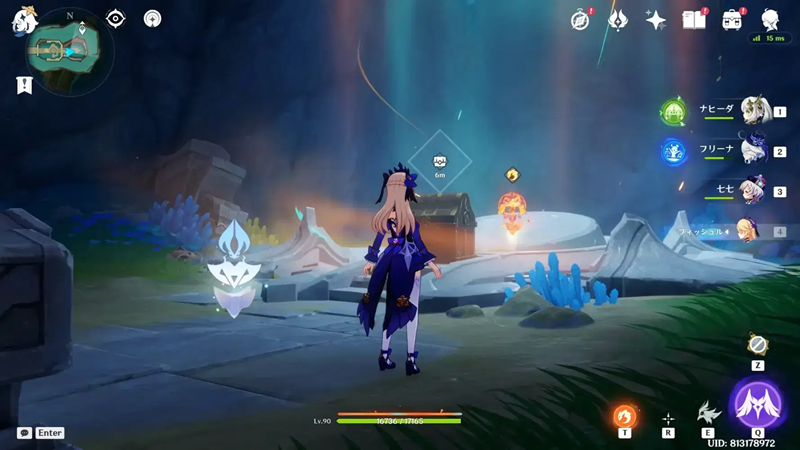Open the chat speech bubble icon
The height and width of the screenshot is (450, 800).
24,433
